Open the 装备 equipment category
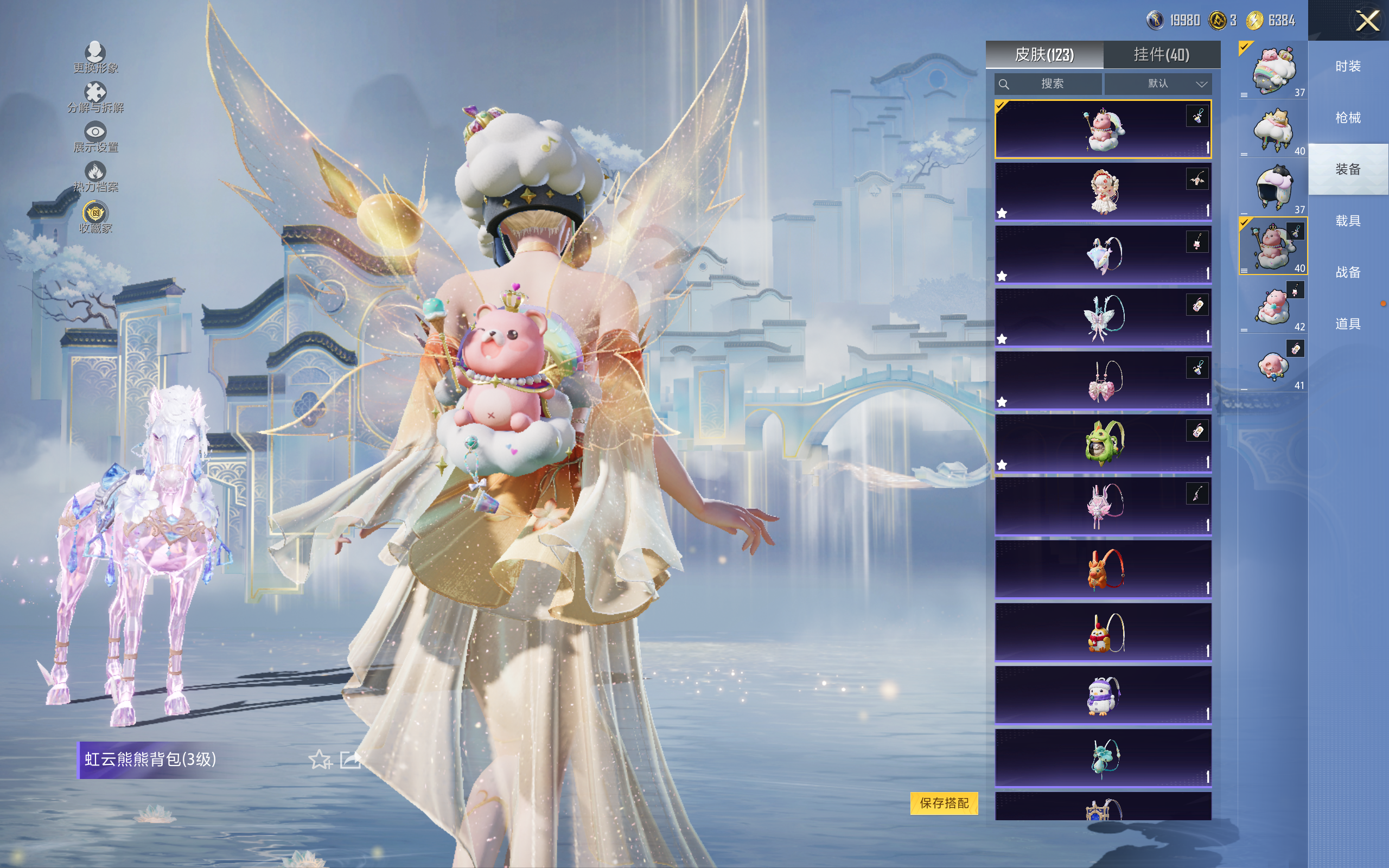 [1348, 169]
